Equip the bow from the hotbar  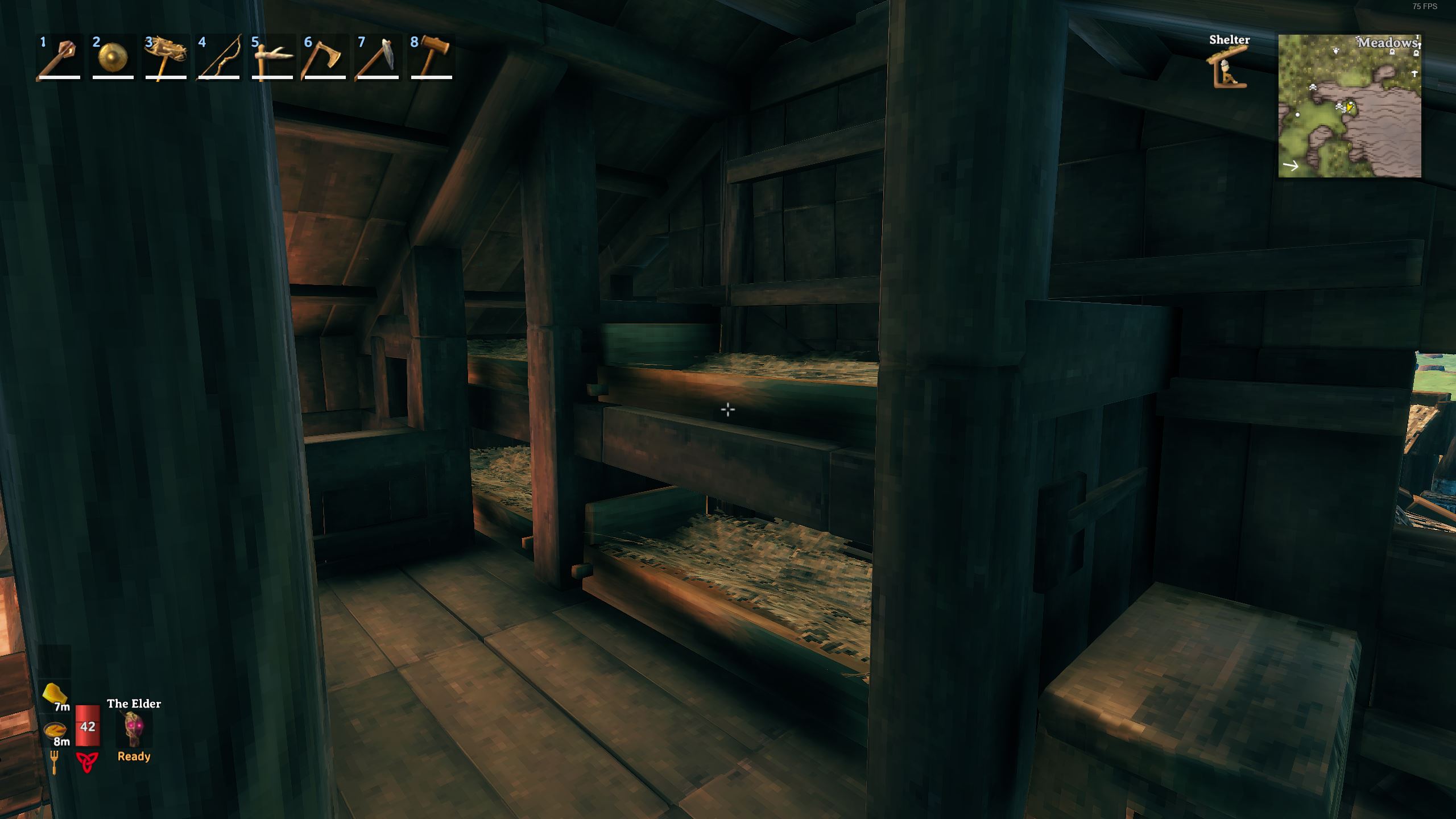click(x=219, y=57)
